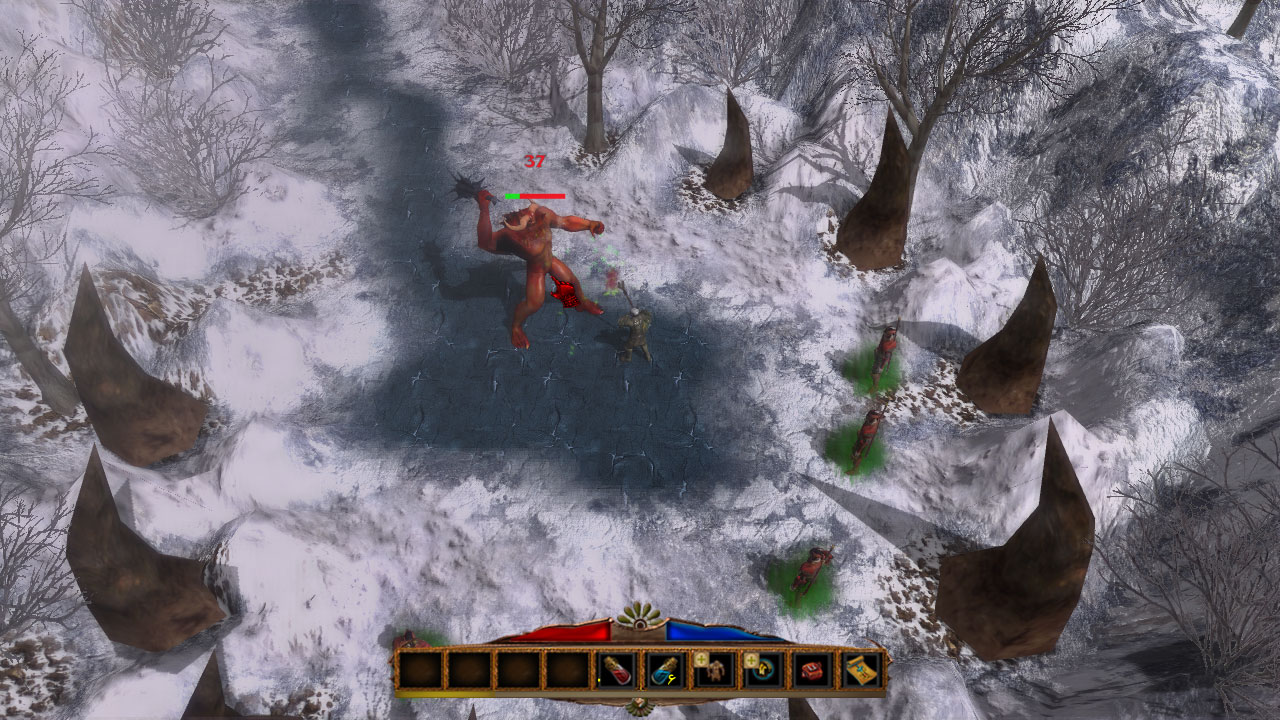The image size is (1280, 720).
Task: Use the red health potion
Action: point(617,670)
